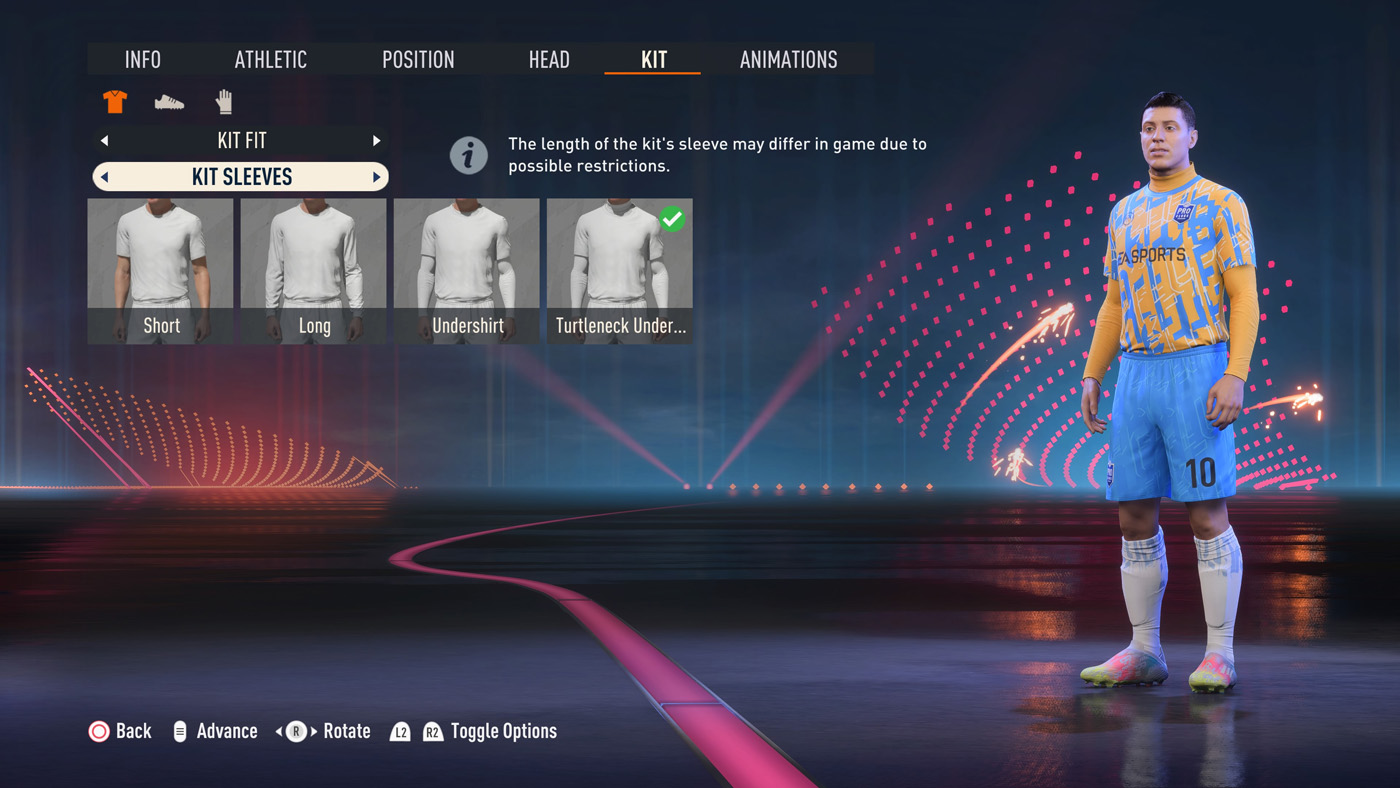Open the ANIMATIONS tab
1400x788 pixels.
[x=788, y=60]
